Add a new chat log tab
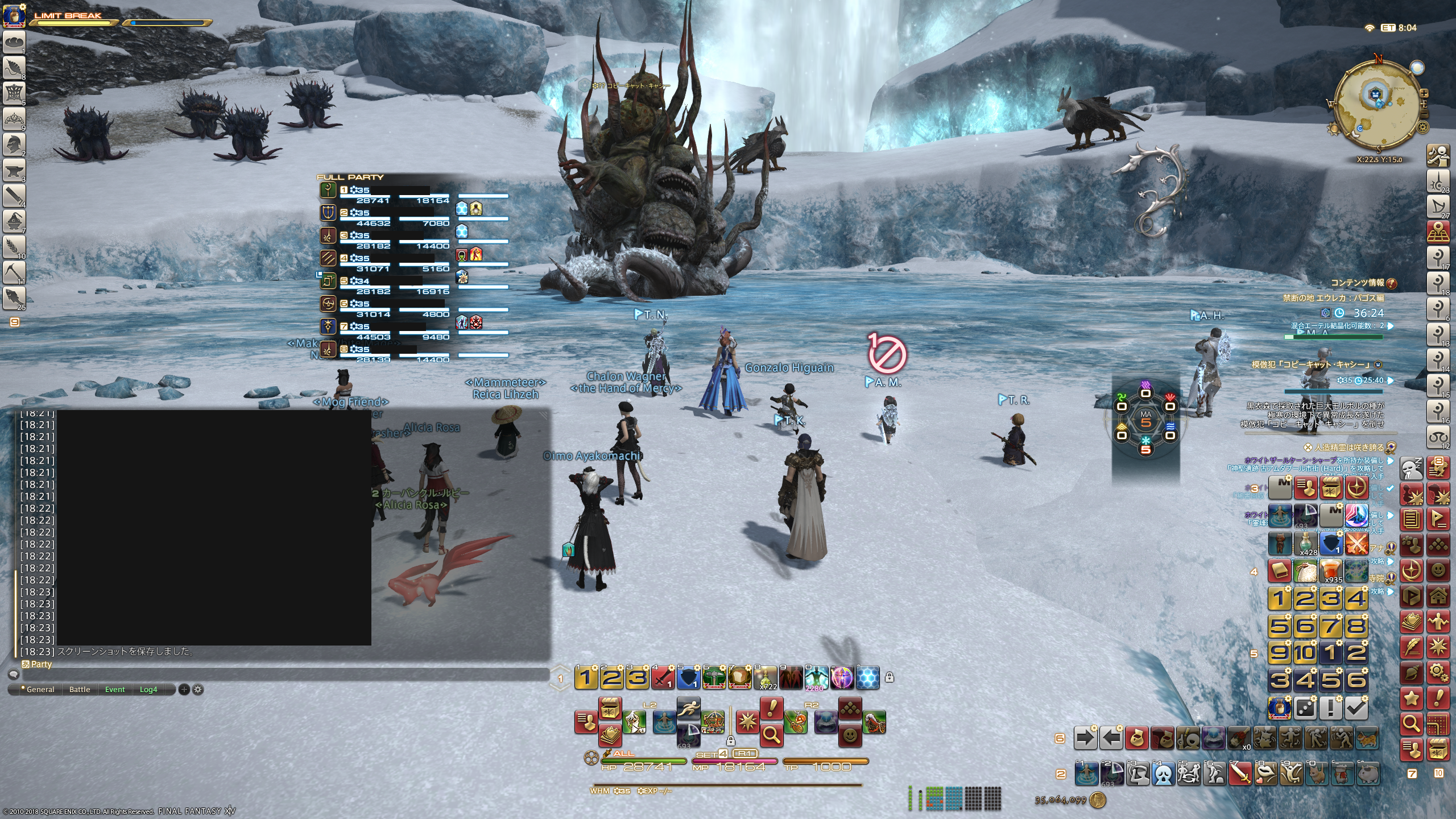This screenshot has width=1456, height=819. coord(184,689)
